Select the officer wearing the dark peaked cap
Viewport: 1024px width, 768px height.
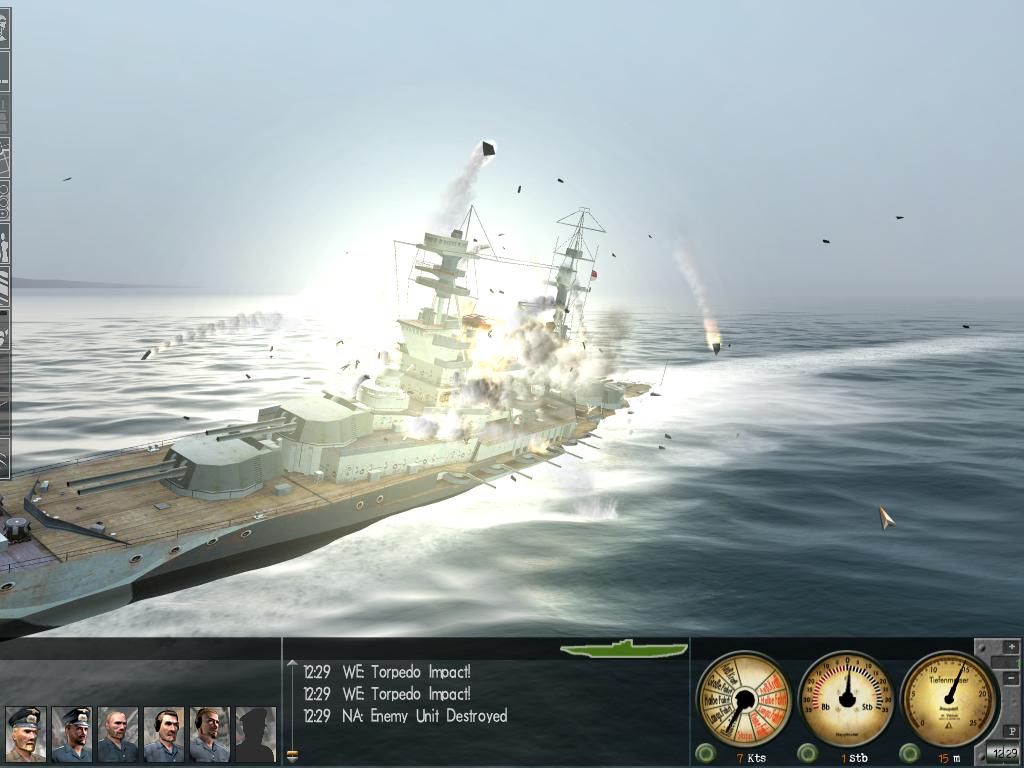click(x=71, y=735)
